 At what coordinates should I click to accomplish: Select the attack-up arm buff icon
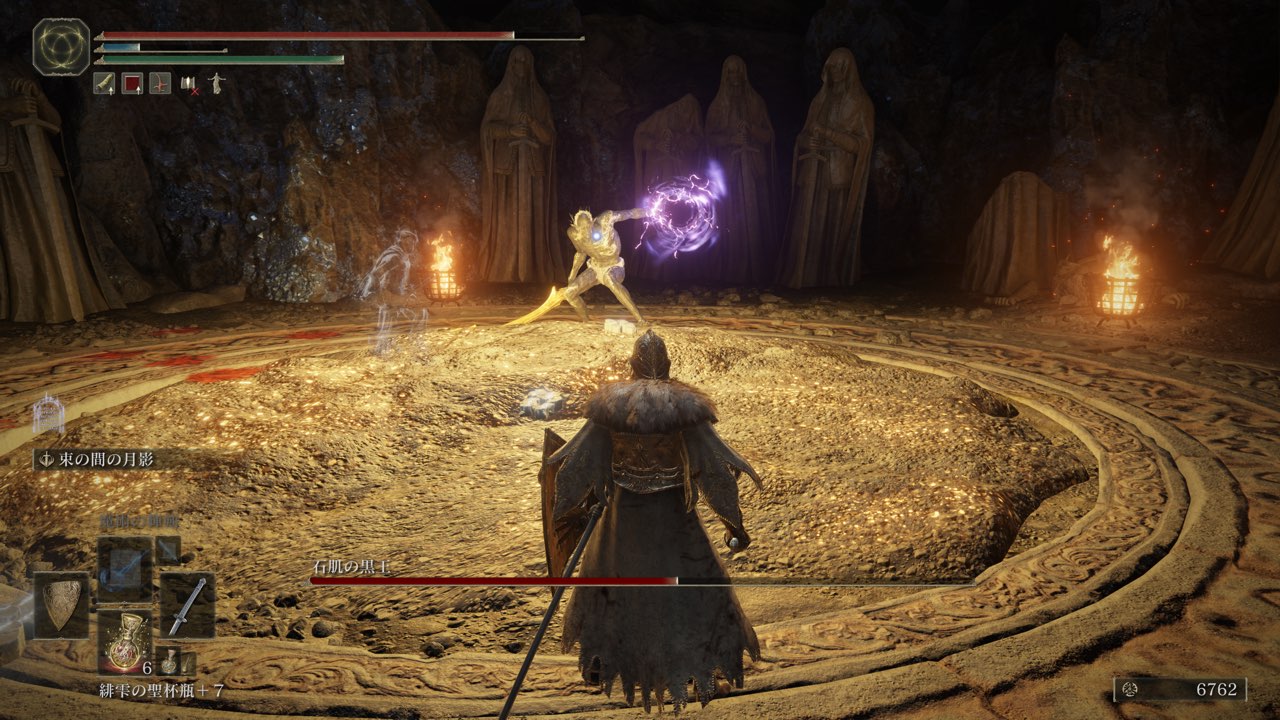[104, 84]
